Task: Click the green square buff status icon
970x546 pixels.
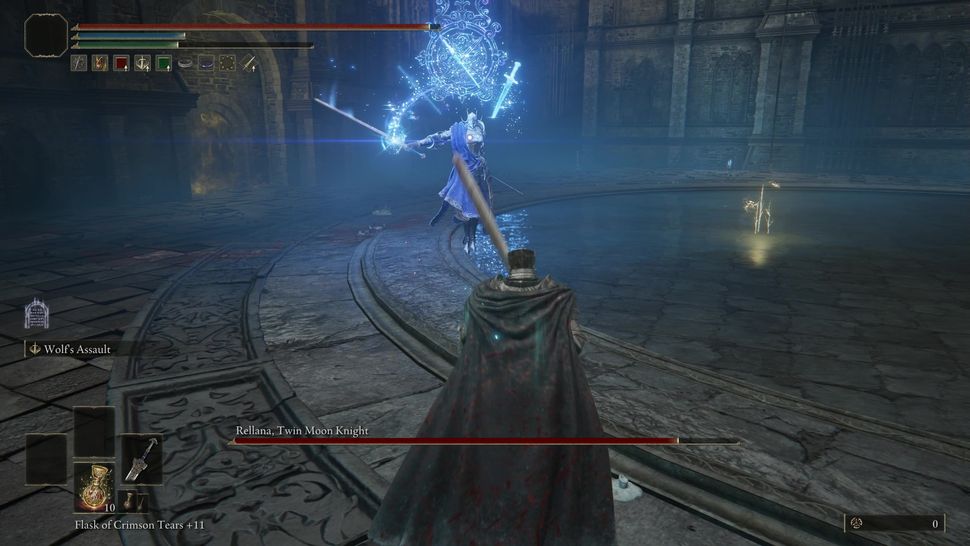Action: point(163,63)
